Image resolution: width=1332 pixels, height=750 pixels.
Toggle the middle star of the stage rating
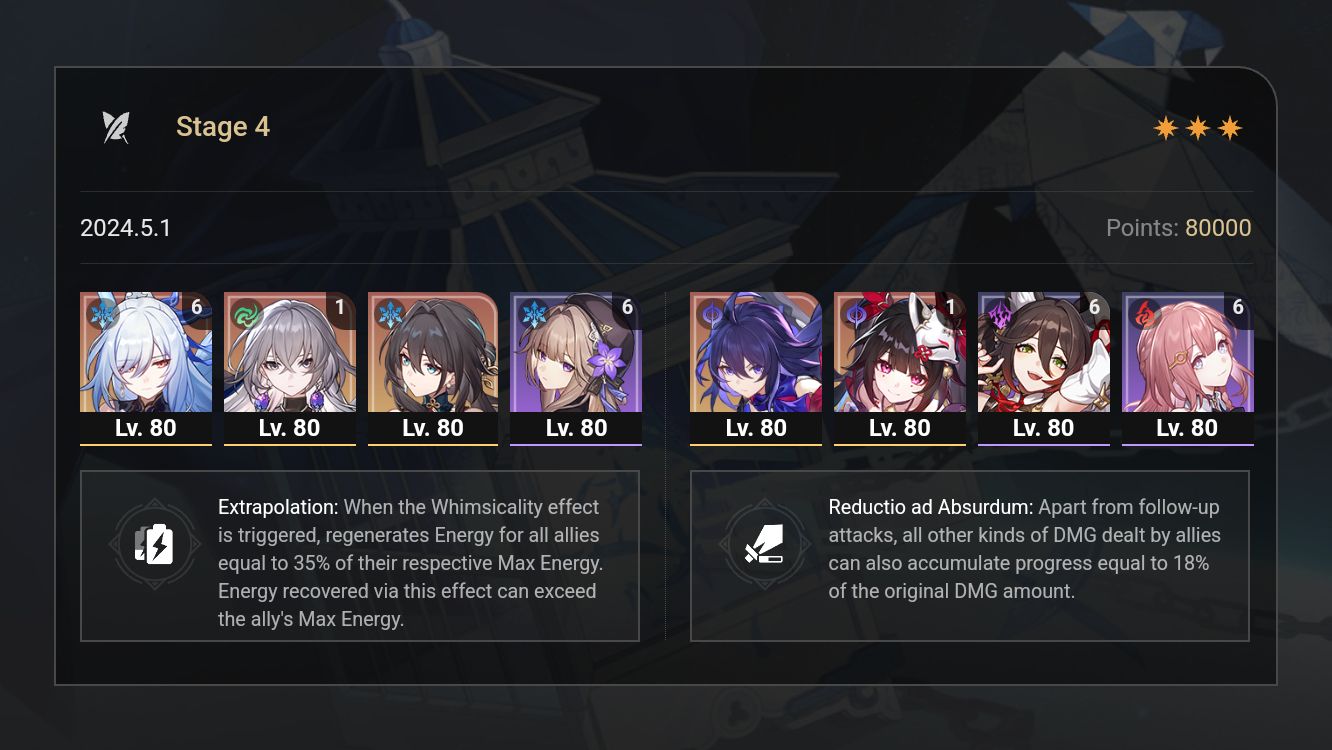1196,127
